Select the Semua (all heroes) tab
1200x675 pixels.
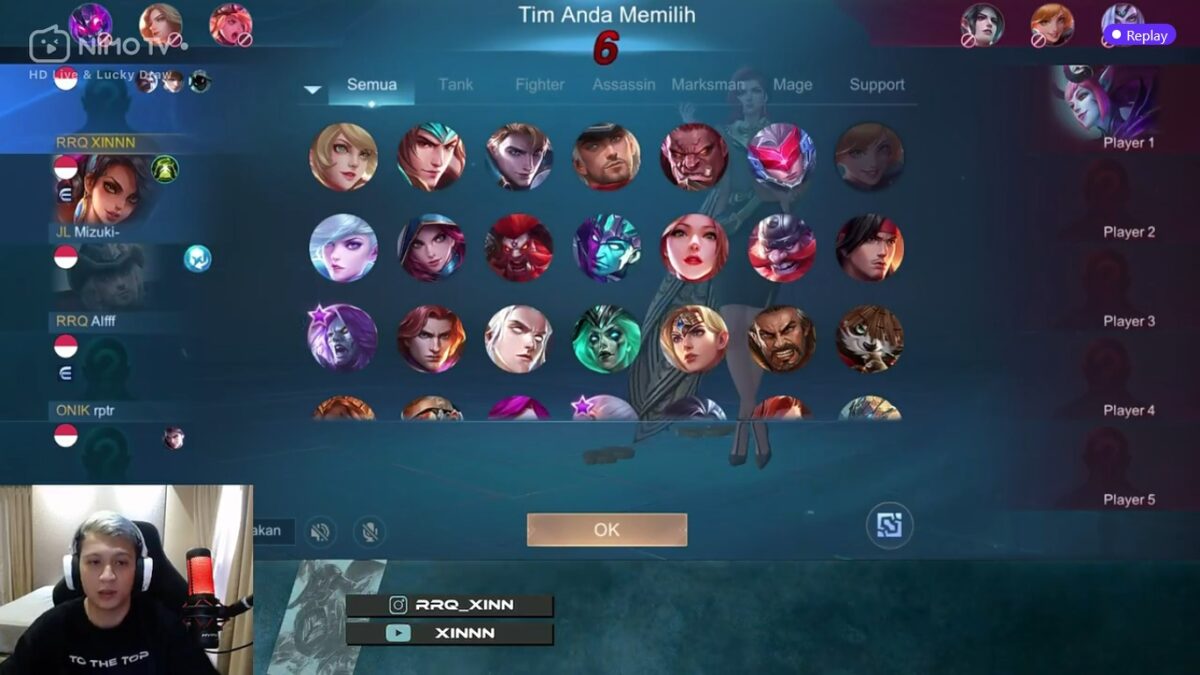[372, 85]
